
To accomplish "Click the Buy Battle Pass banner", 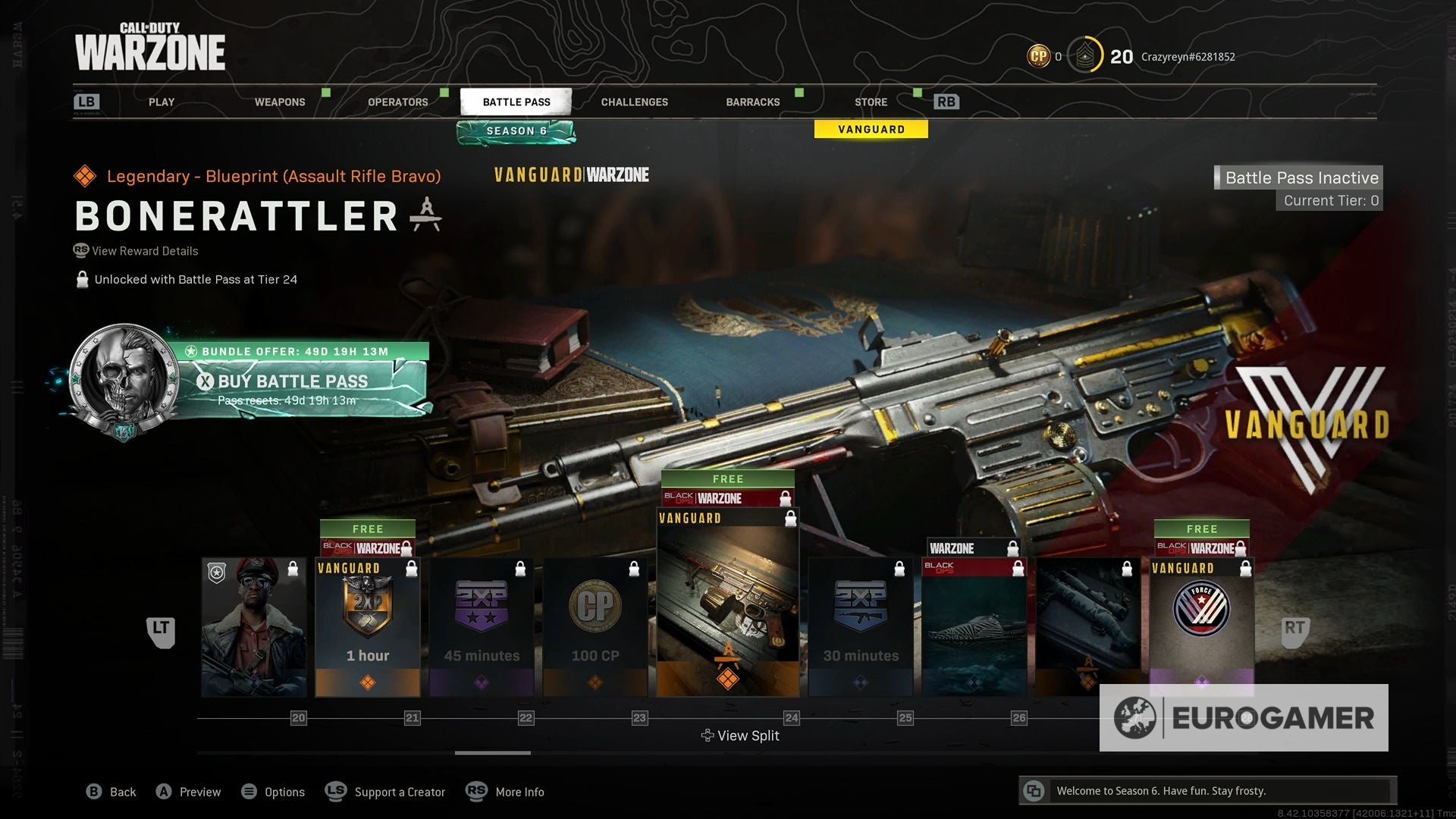I will 293,381.
